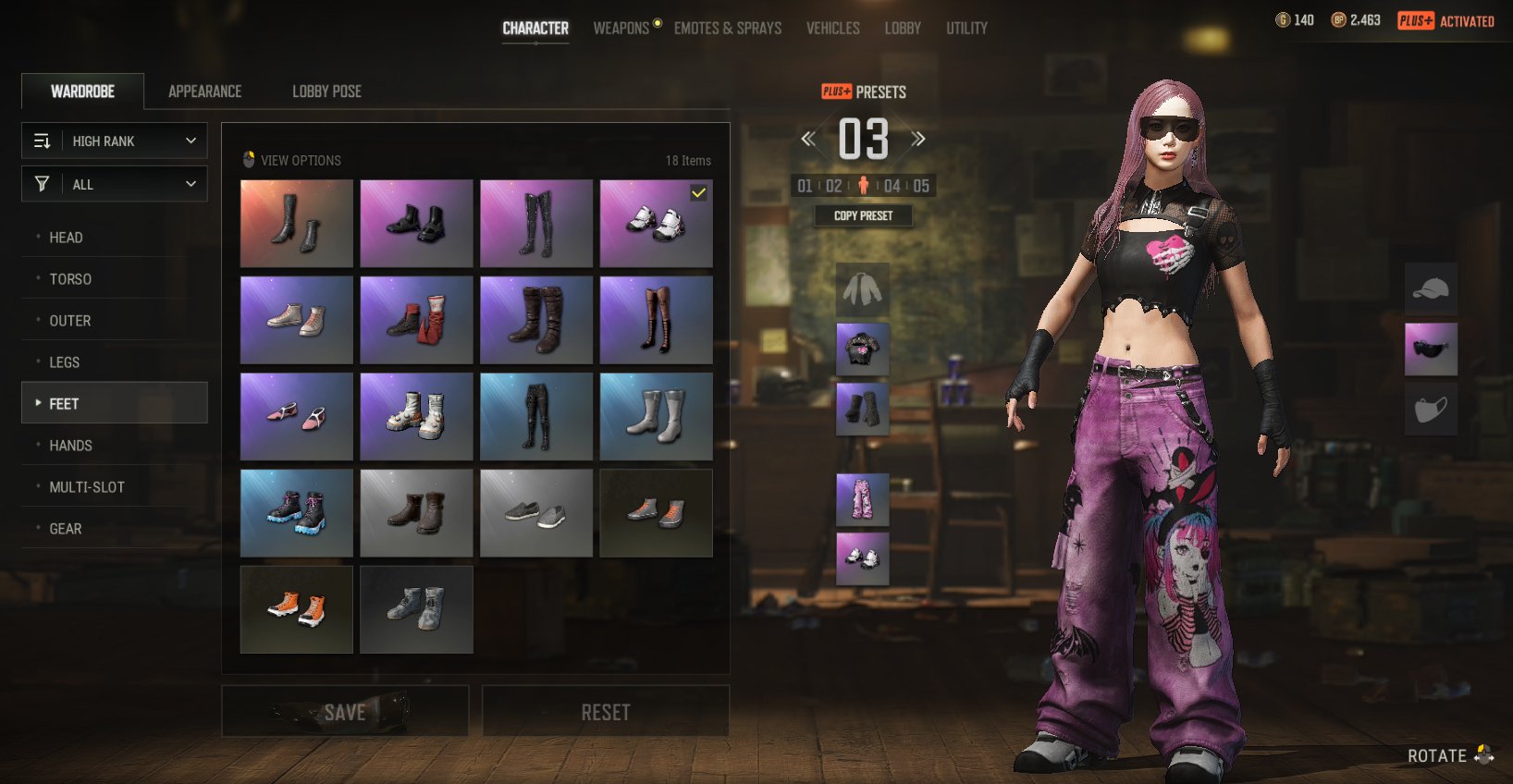Copy the current preset
This screenshot has width=1513, height=784.
point(863,215)
